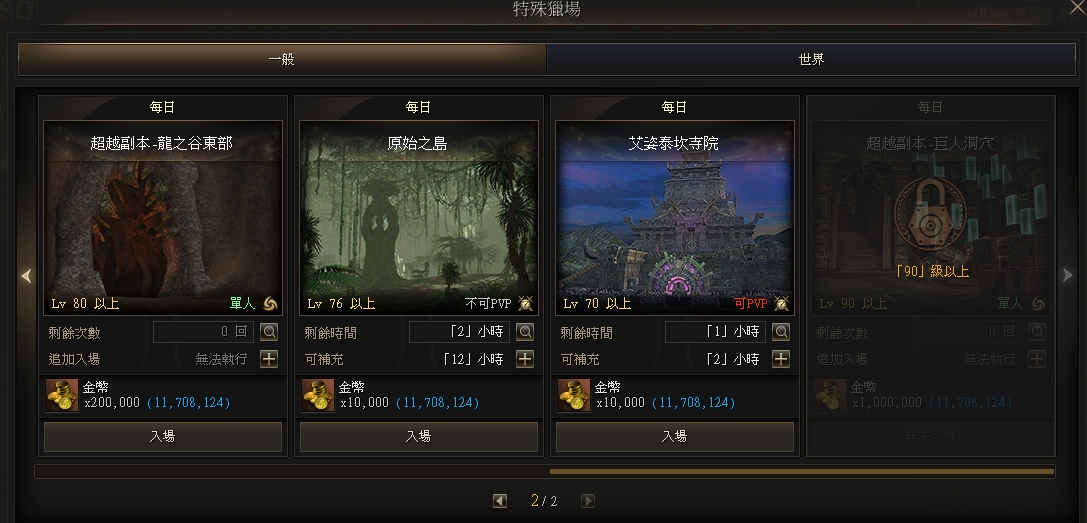Image resolution: width=1087 pixels, height=523 pixels.
Task: Select the 艾娑泰坎寺院 dungeon card
Action: 674,217
